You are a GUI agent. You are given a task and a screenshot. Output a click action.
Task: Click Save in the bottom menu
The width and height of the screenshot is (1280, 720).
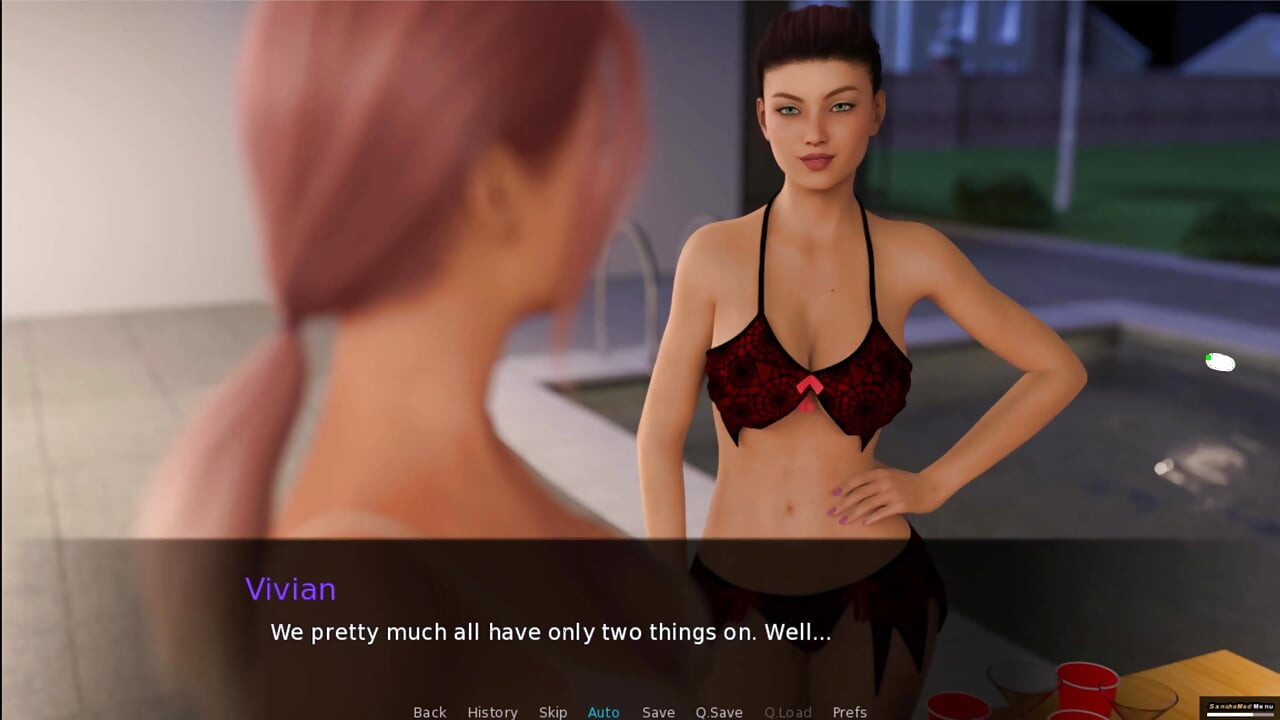click(x=658, y=712)
